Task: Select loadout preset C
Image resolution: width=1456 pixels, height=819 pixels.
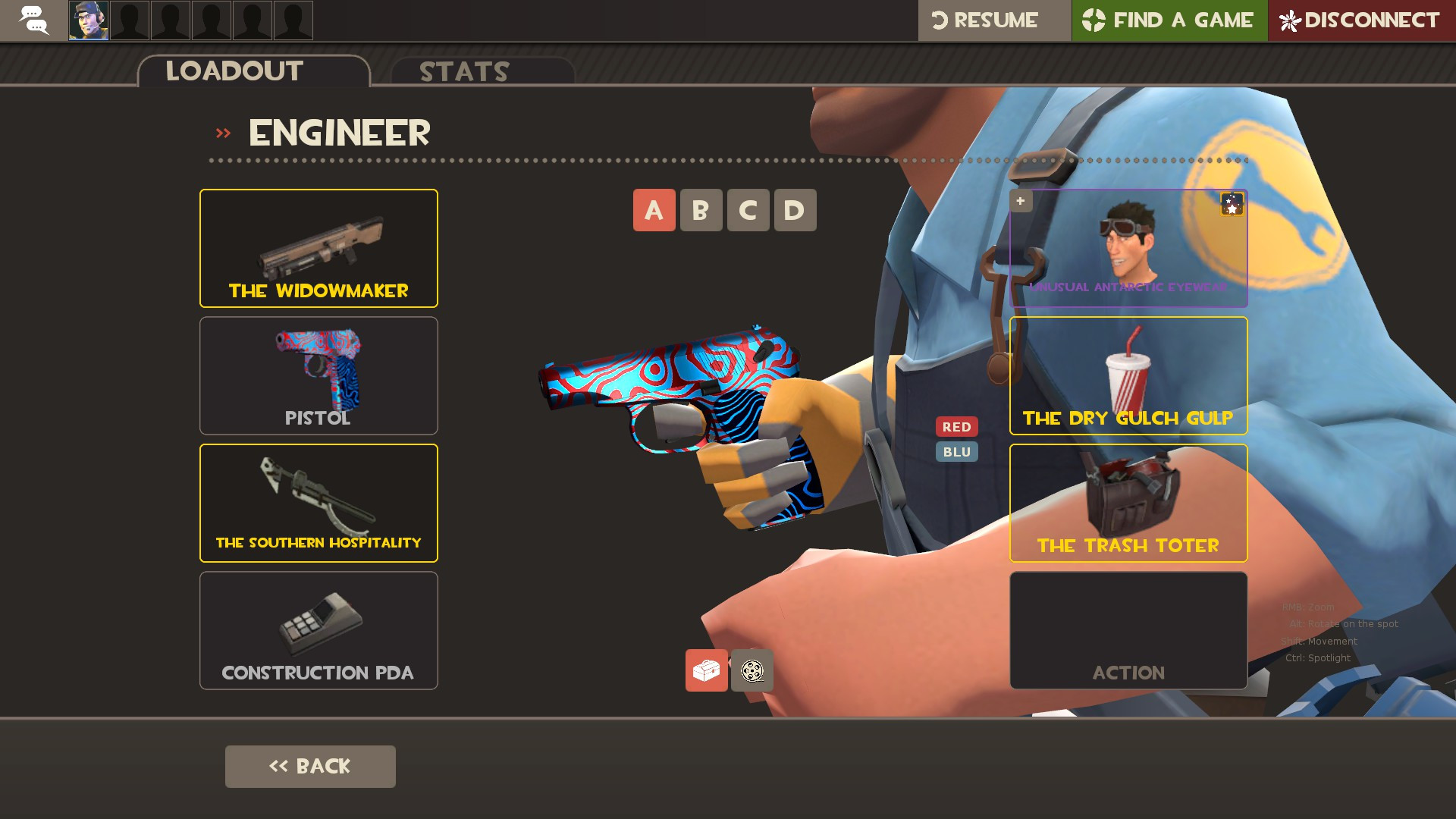Action: (748, 210)
